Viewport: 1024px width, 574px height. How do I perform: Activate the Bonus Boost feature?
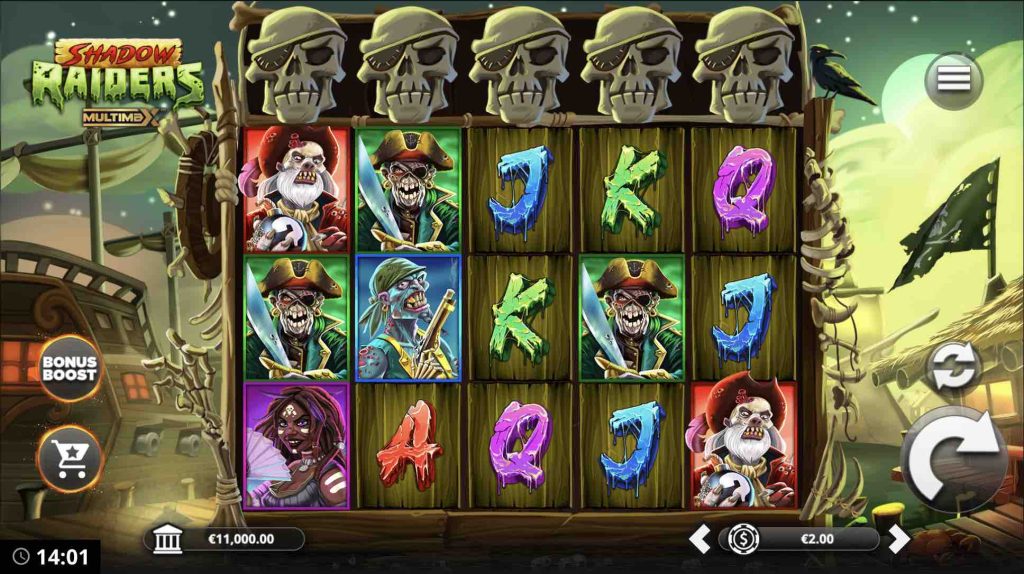pyautogui.click(x=69, y=368)
